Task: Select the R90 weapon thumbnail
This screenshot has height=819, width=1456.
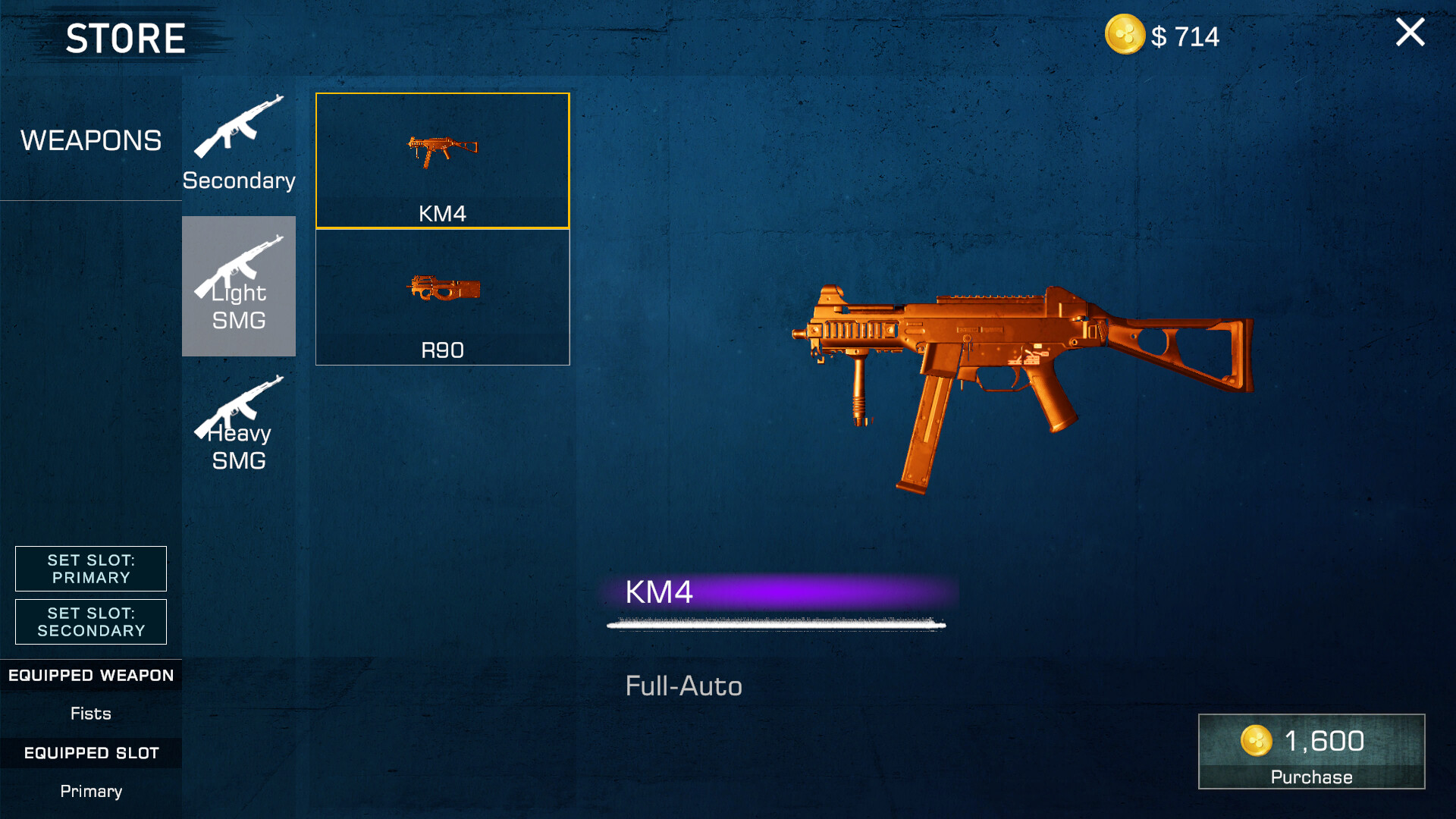Action: click(x=441, y=296)
